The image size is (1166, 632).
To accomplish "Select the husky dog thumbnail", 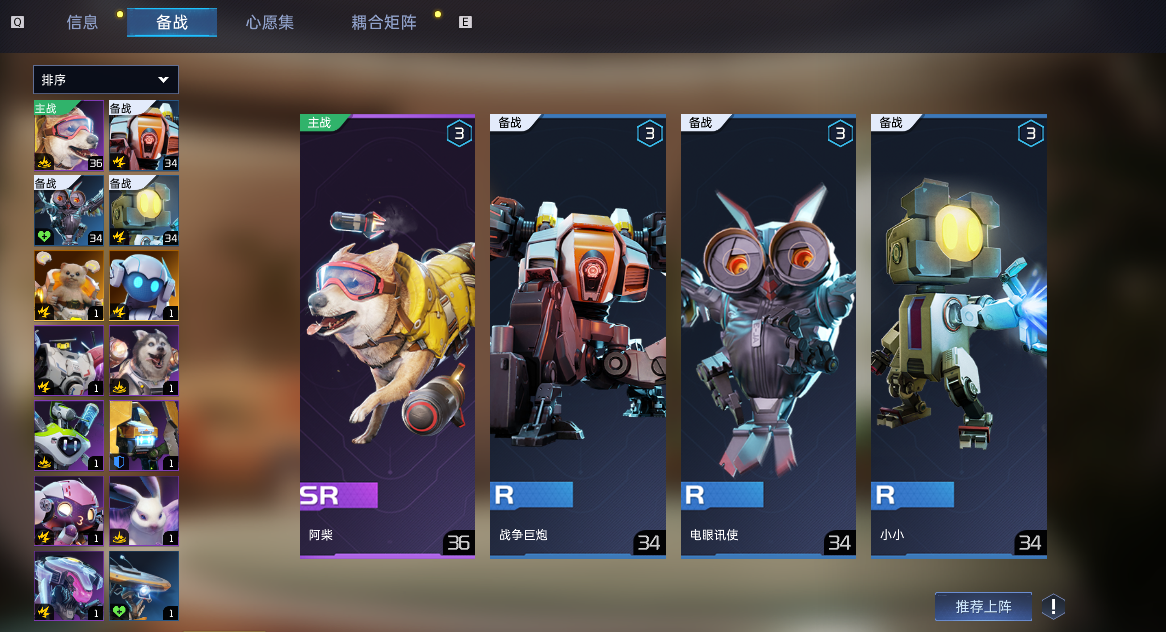I will (x=144, y=360).
